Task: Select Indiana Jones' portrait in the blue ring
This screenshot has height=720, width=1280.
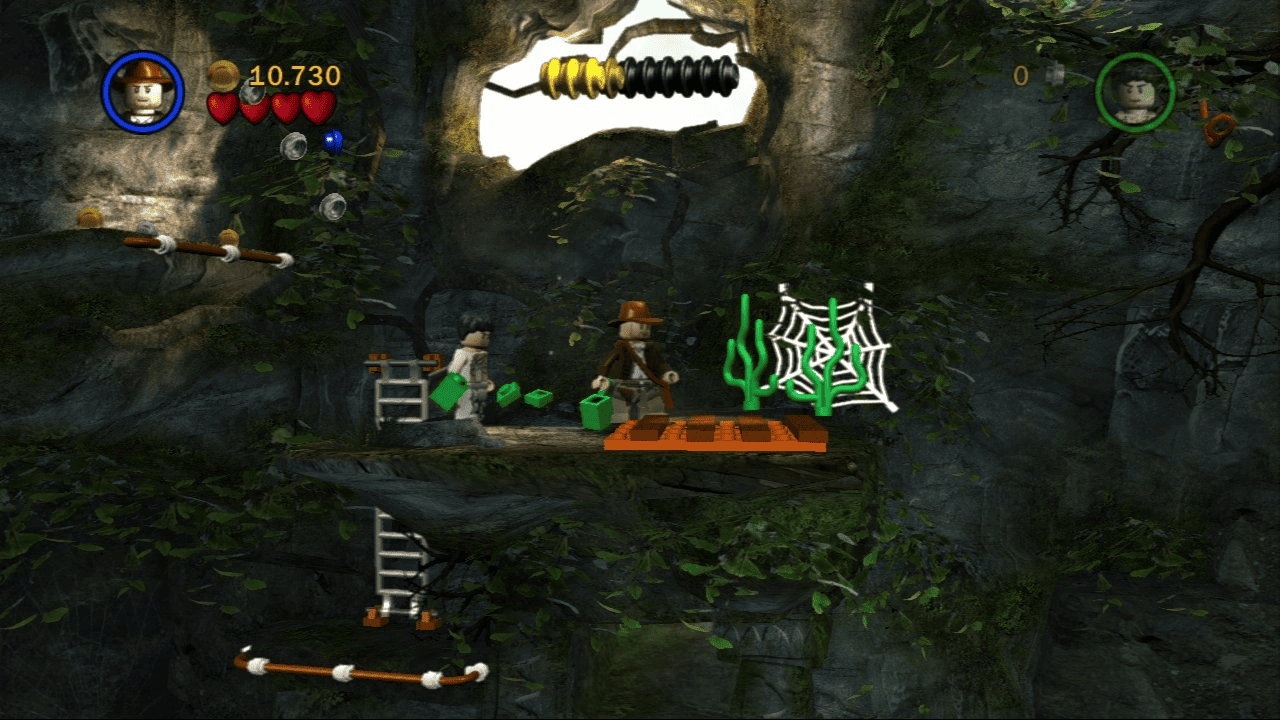Action: (145, 92)
